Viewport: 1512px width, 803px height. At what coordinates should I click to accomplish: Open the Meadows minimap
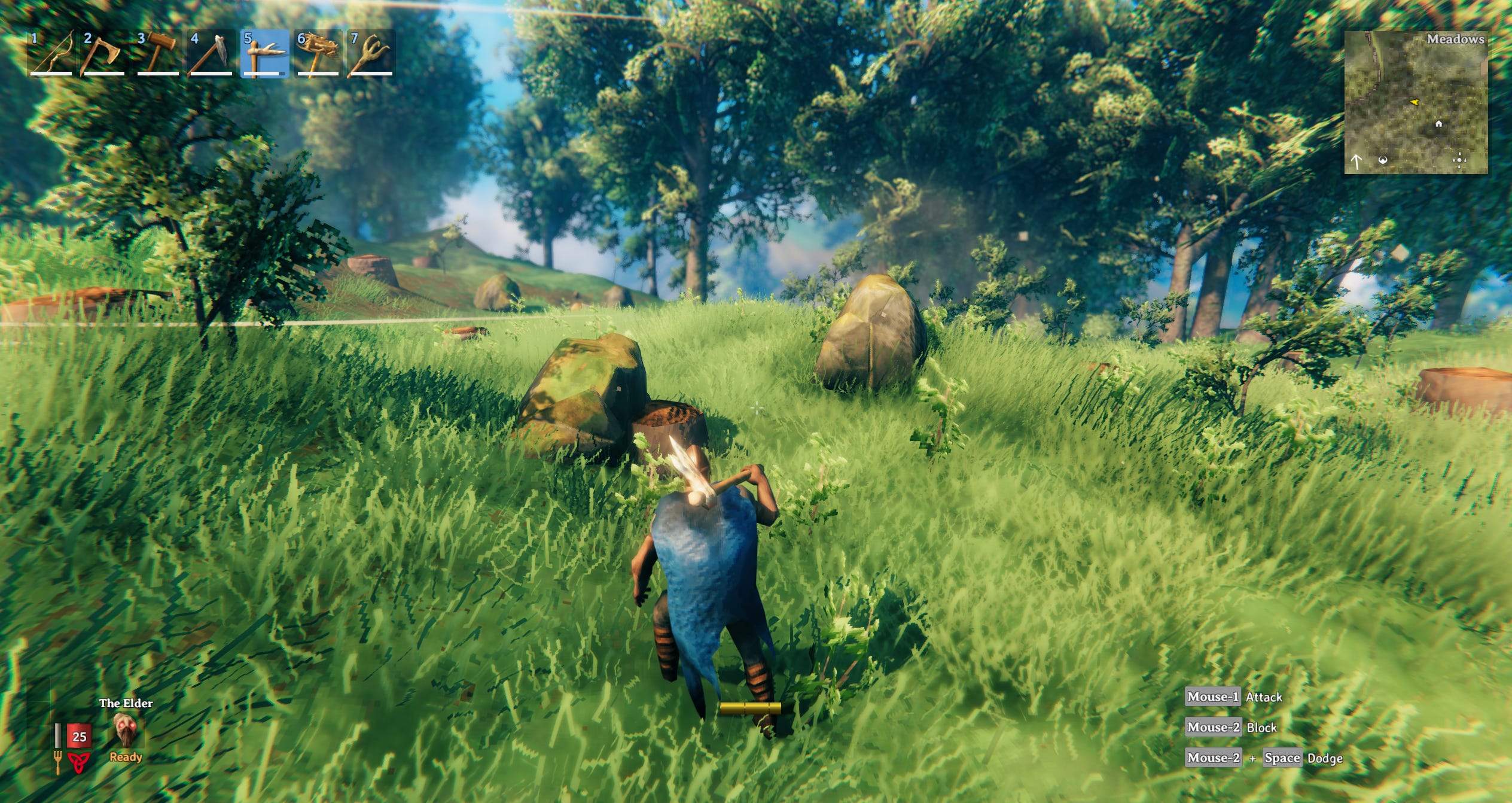point(1415,103)
